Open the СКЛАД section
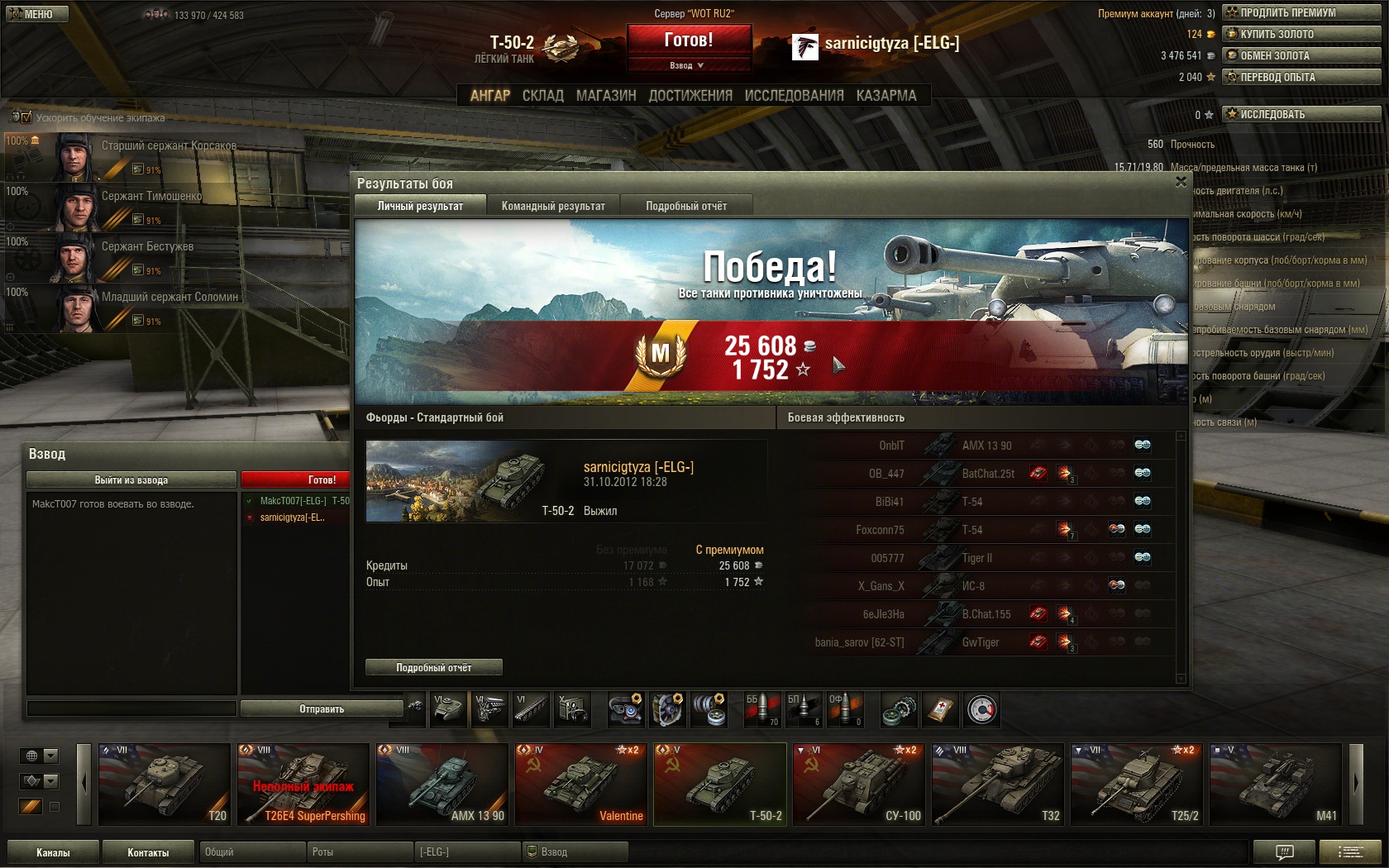This screenshot has height=868, width=1389. click(542, 96)
